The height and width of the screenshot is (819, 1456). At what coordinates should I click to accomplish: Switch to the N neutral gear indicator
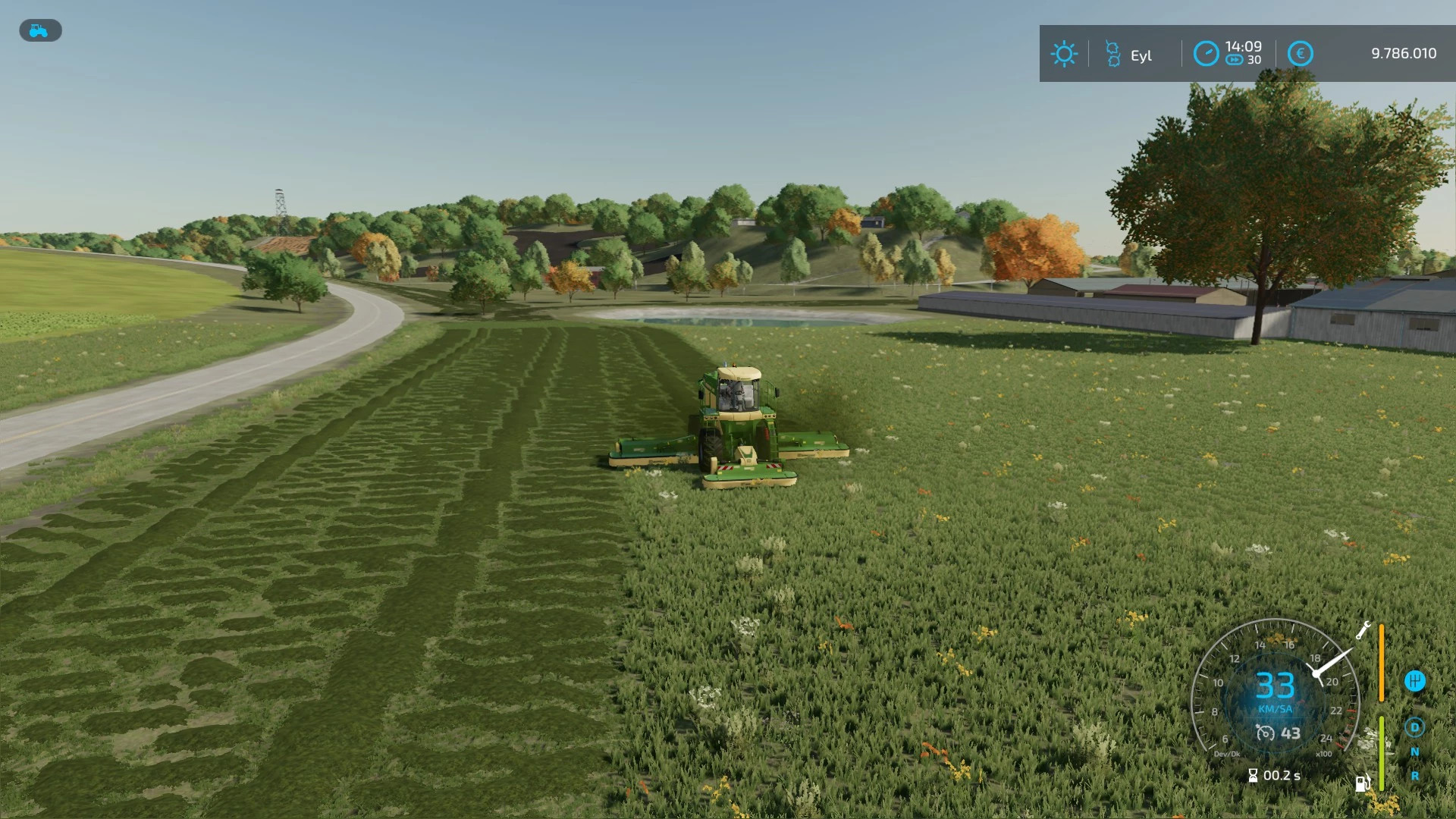pos(1415,752)
